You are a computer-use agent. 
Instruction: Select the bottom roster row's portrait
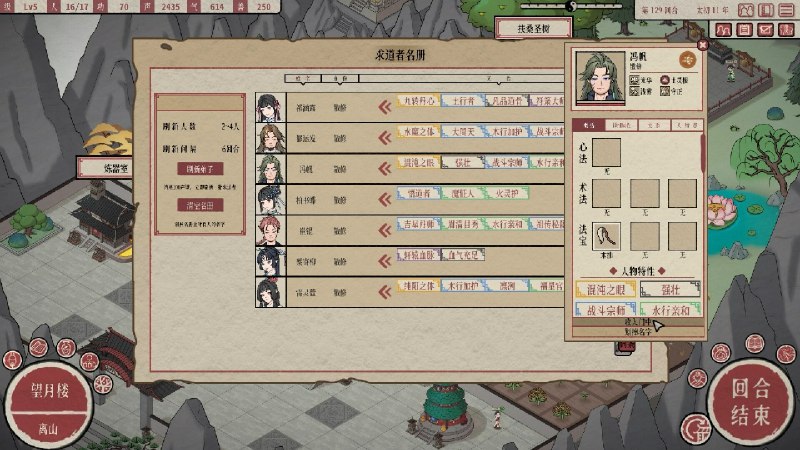[x=269, y=289]
